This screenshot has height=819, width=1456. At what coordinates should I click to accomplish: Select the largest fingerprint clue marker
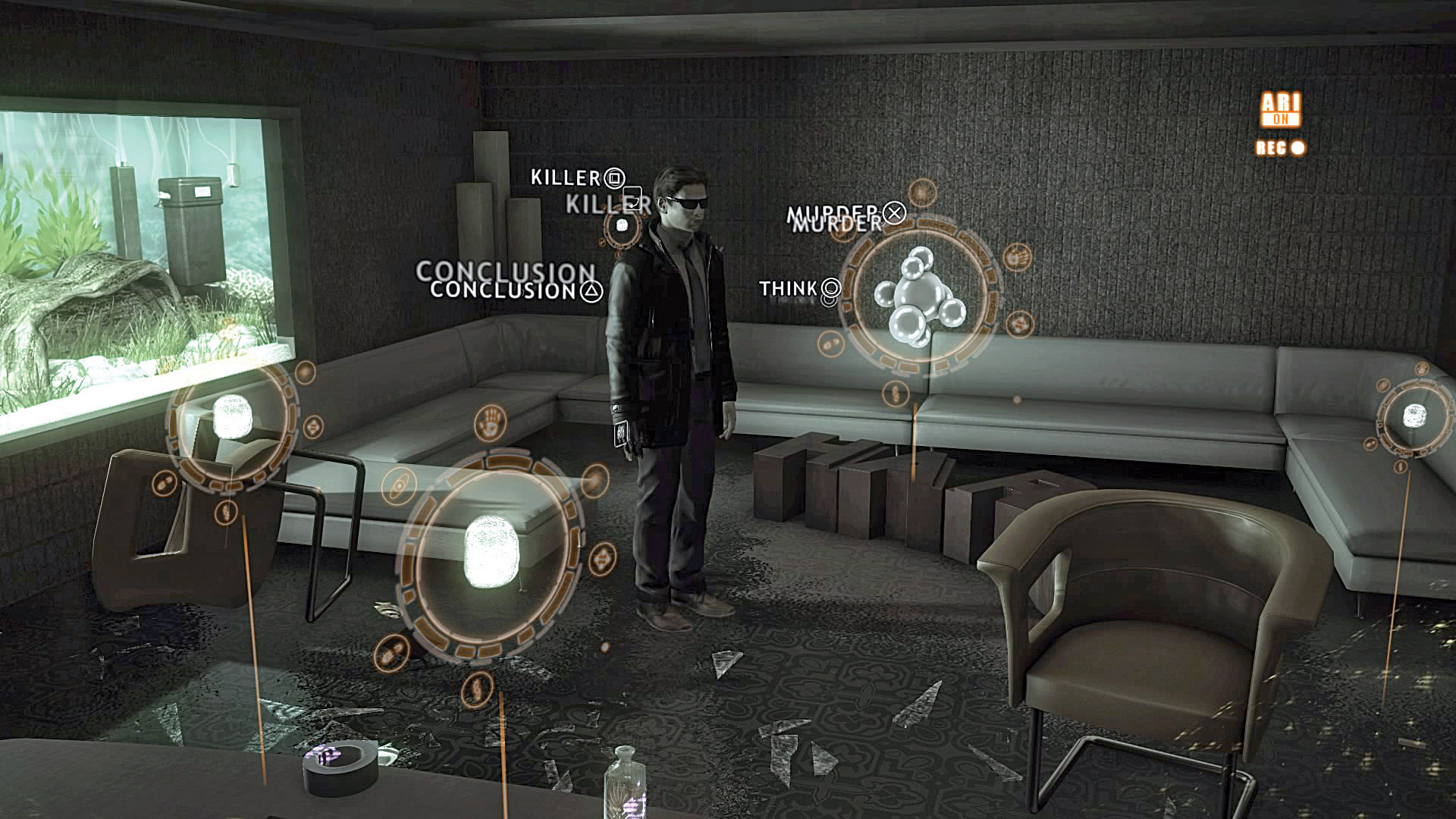[x=491, y=551]
